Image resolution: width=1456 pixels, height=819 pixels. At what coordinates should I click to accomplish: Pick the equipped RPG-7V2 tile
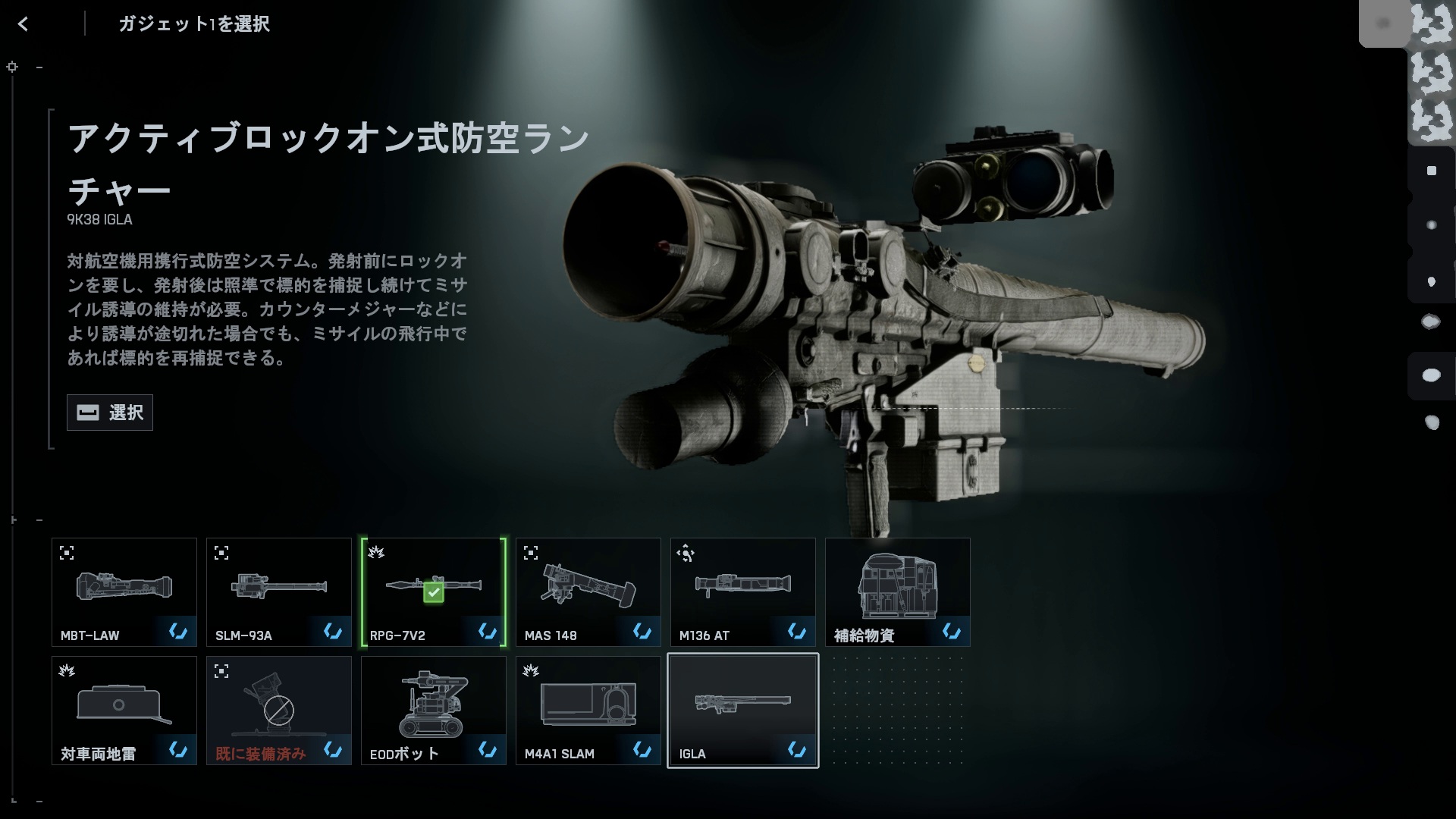point(434,592)
